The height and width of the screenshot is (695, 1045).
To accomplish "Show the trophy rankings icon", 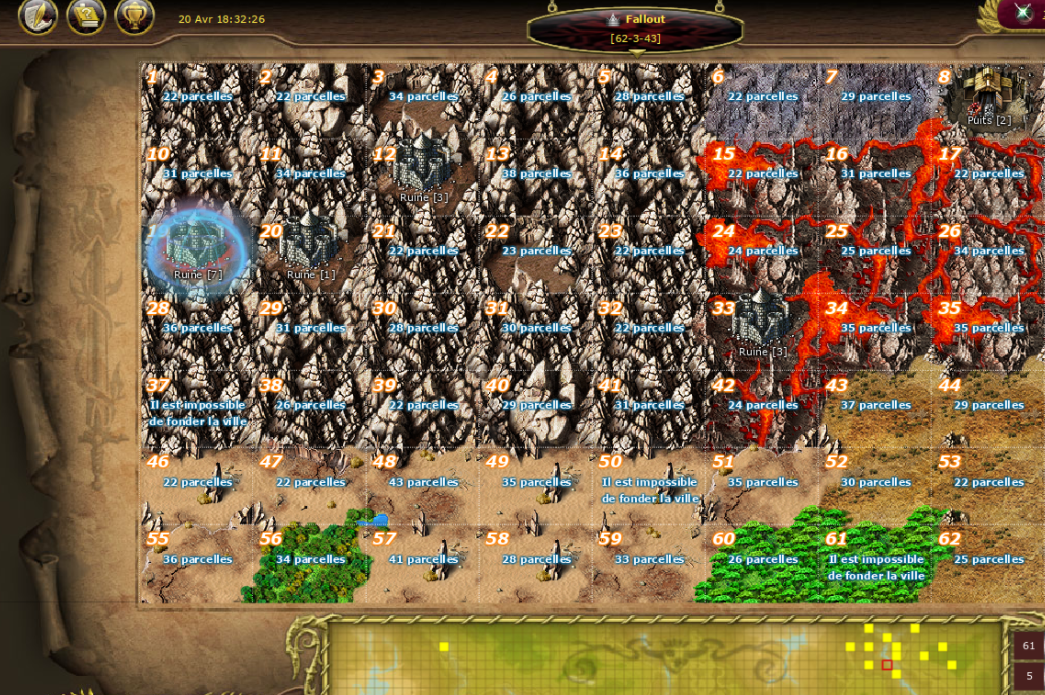I will pos(135,15).
